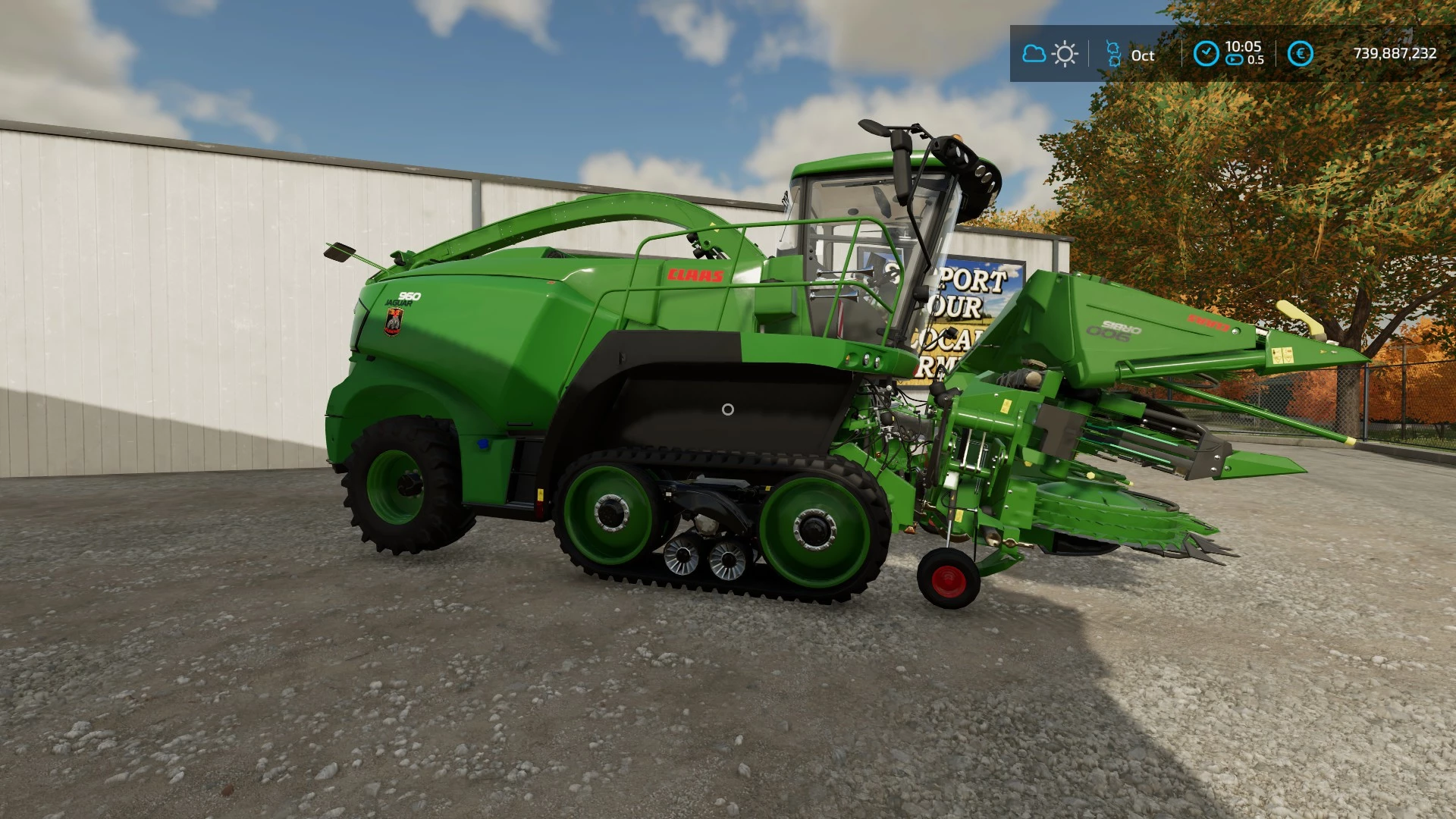
Task: Click the cloud weather icon
Action: [x=1034, y=54]
